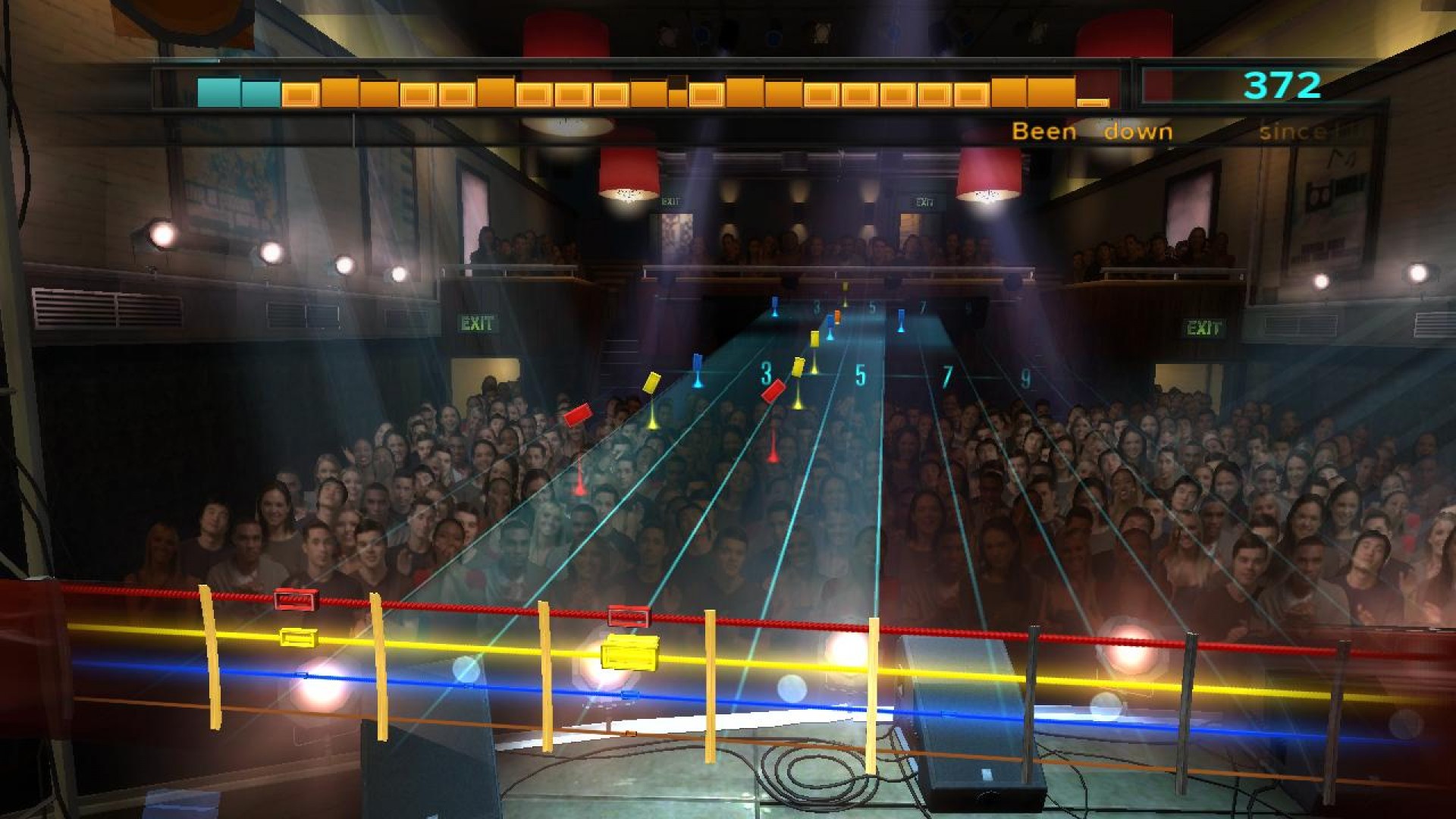
Task: Select the farthest blue note near fret 7
Action: [901, 321]
